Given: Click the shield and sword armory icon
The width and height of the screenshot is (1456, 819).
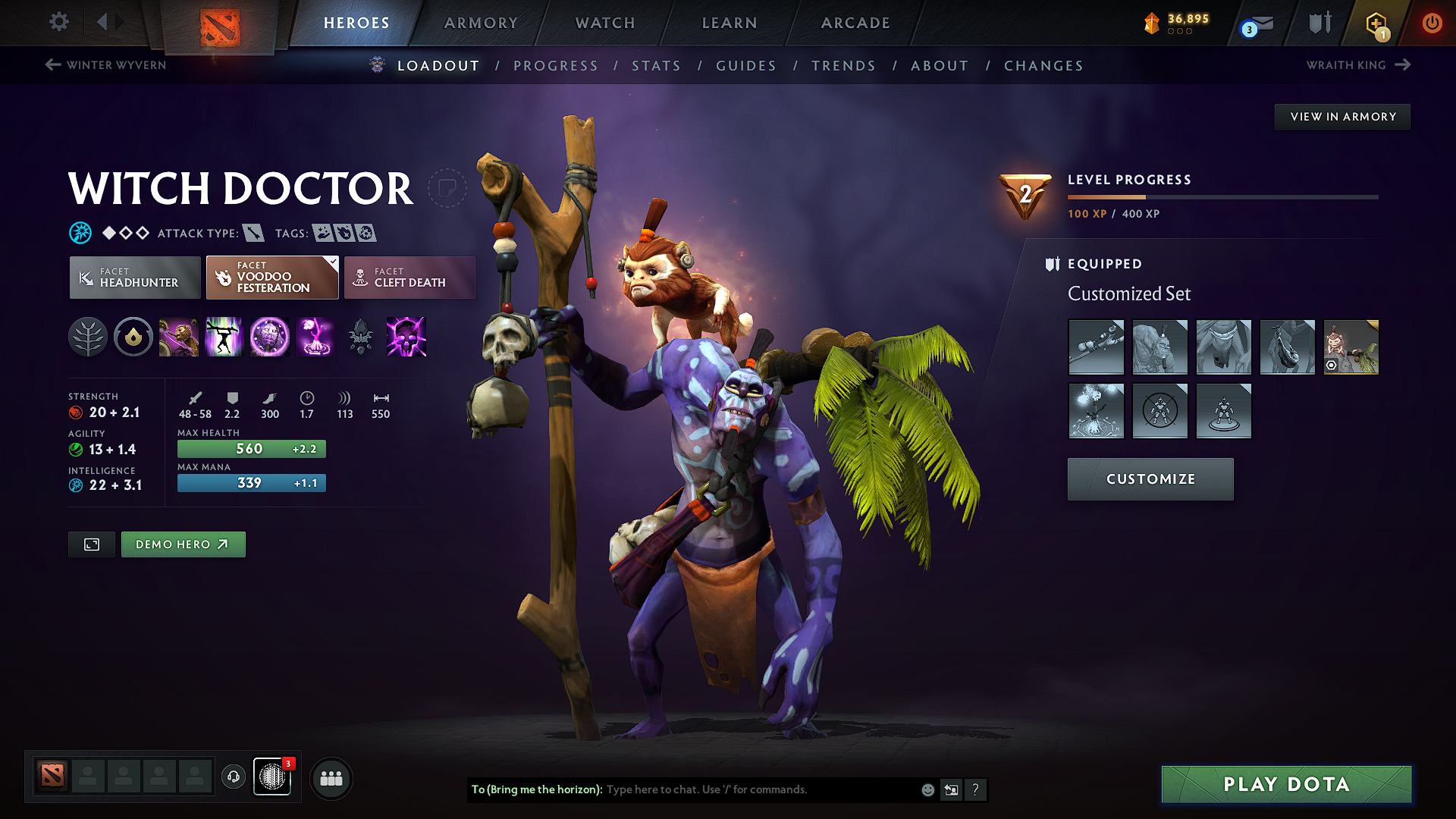Looking at the screenshot, I should point(1319,23).
